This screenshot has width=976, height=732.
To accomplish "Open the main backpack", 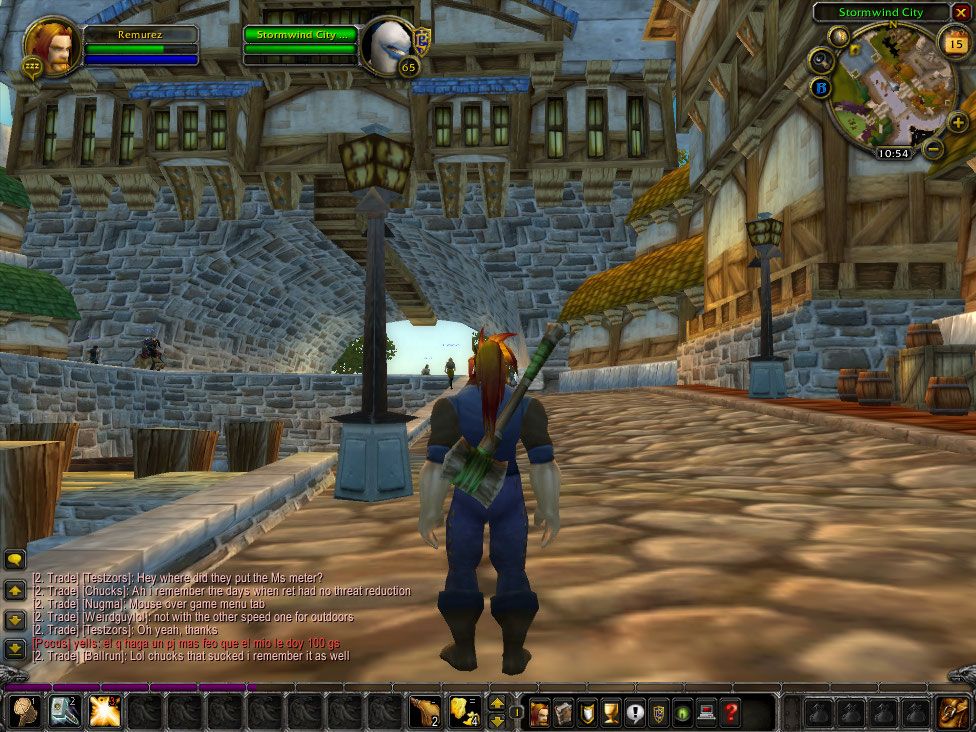I will click(952, 712).
